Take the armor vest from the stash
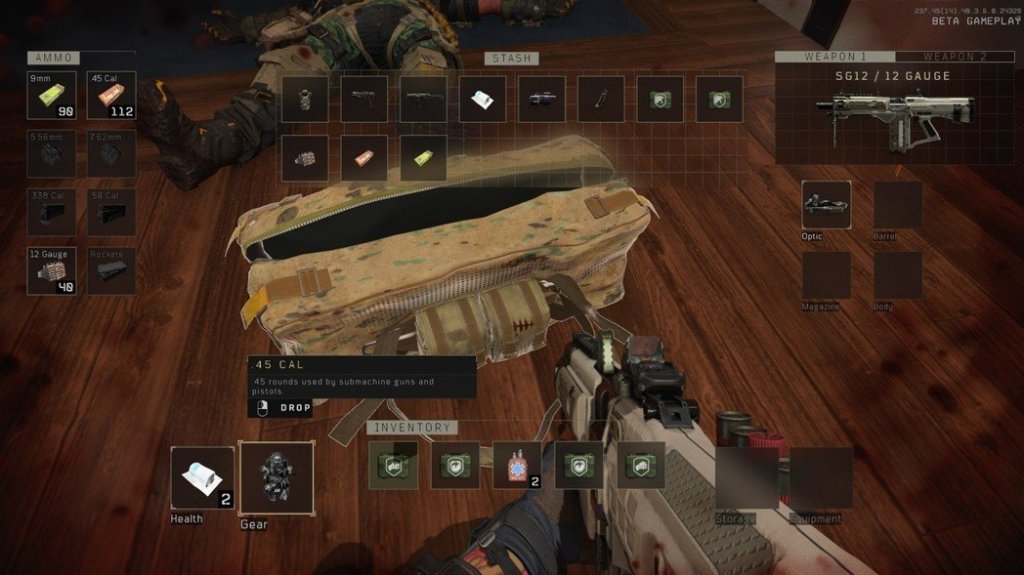1024x575 pixels. pyautogui.click(x=304, y=99)
